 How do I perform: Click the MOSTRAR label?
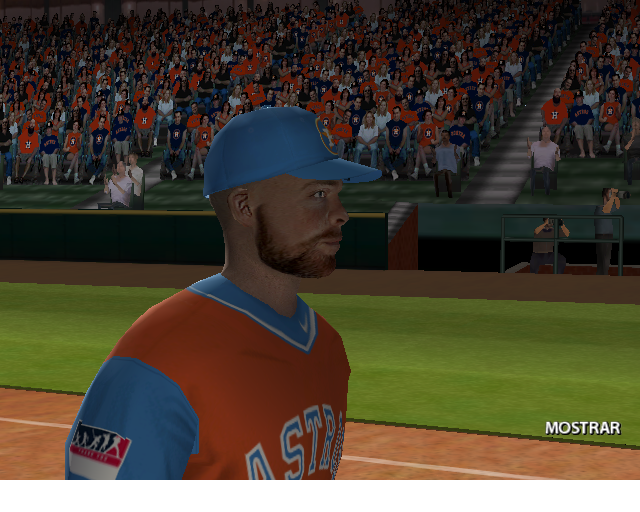pos(582,428)
